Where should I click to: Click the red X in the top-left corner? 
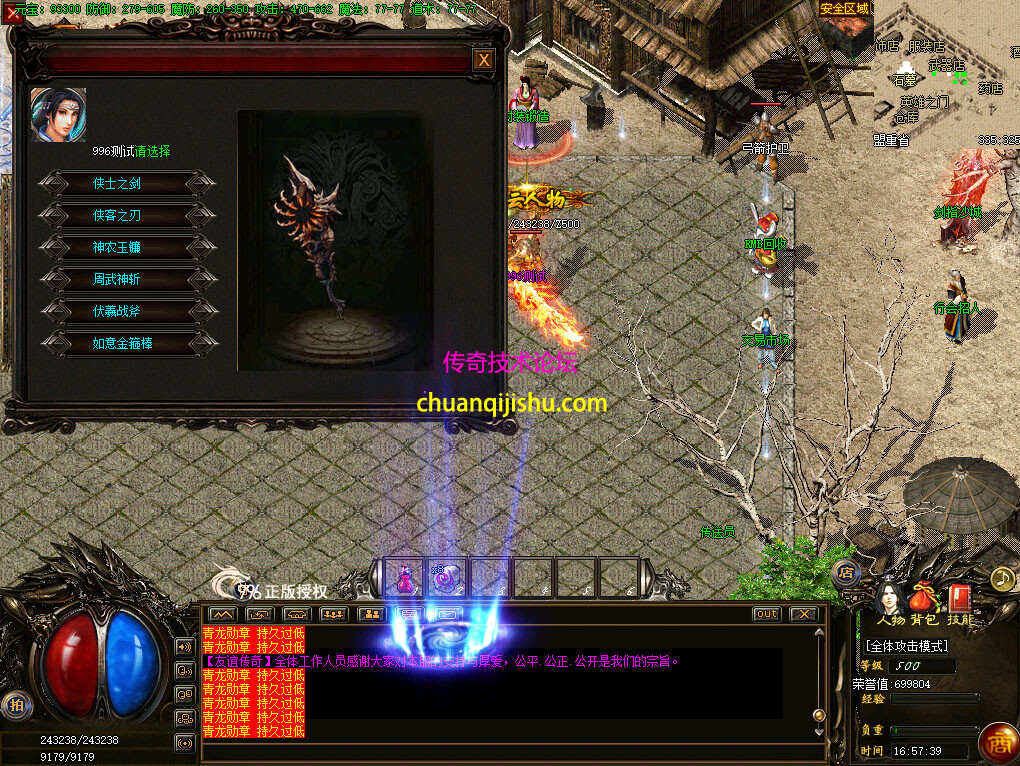12,13
